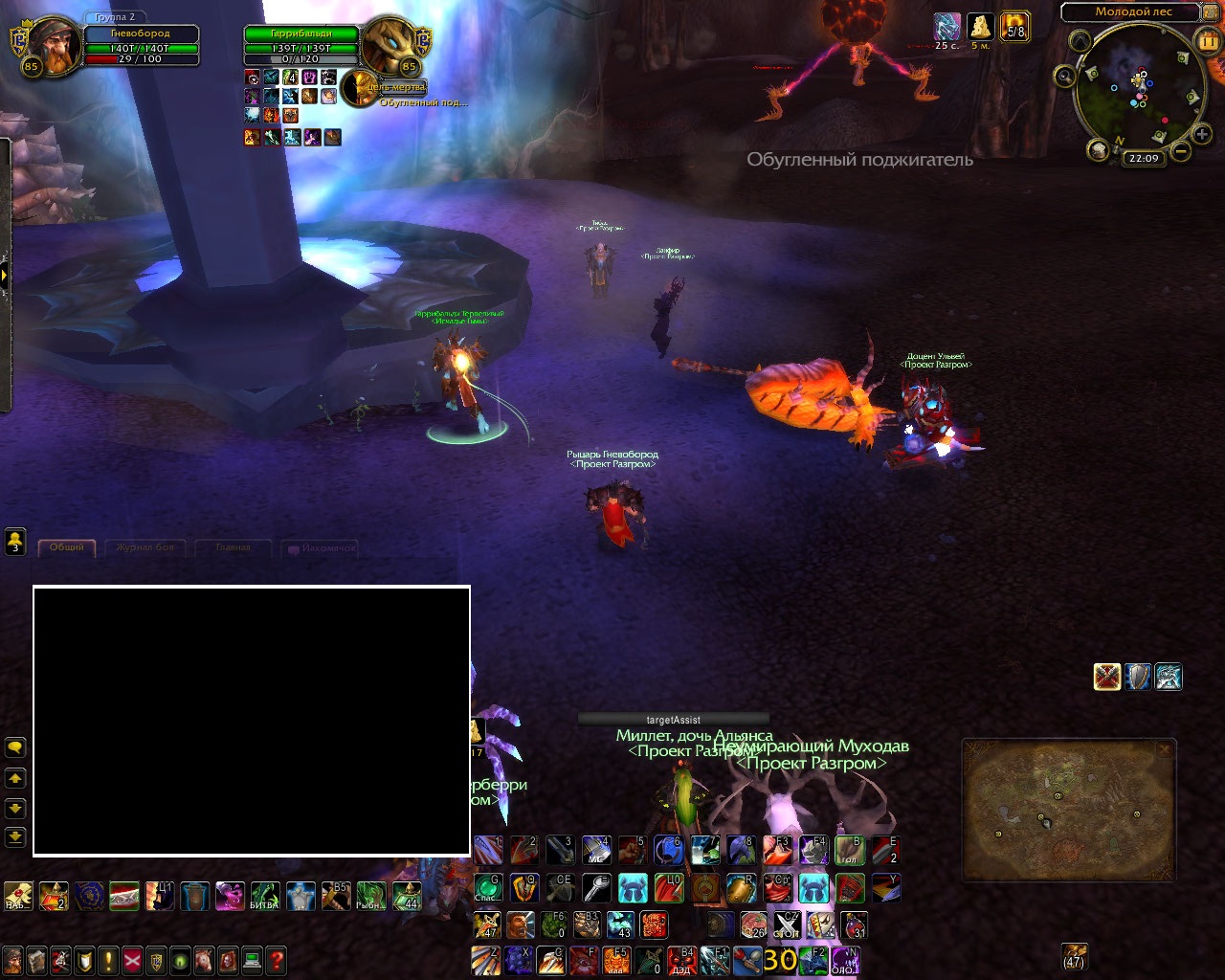Activate the shouting warrior face ability
This screenshot has height=980, width=1225.
(521, 925)
